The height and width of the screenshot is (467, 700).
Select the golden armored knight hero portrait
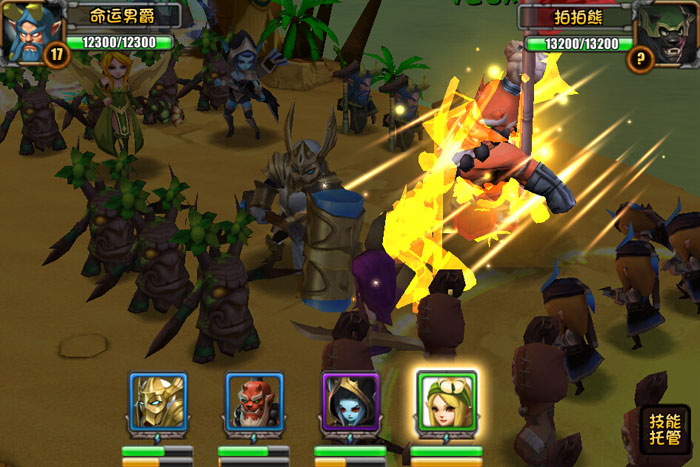click(158, 403)
